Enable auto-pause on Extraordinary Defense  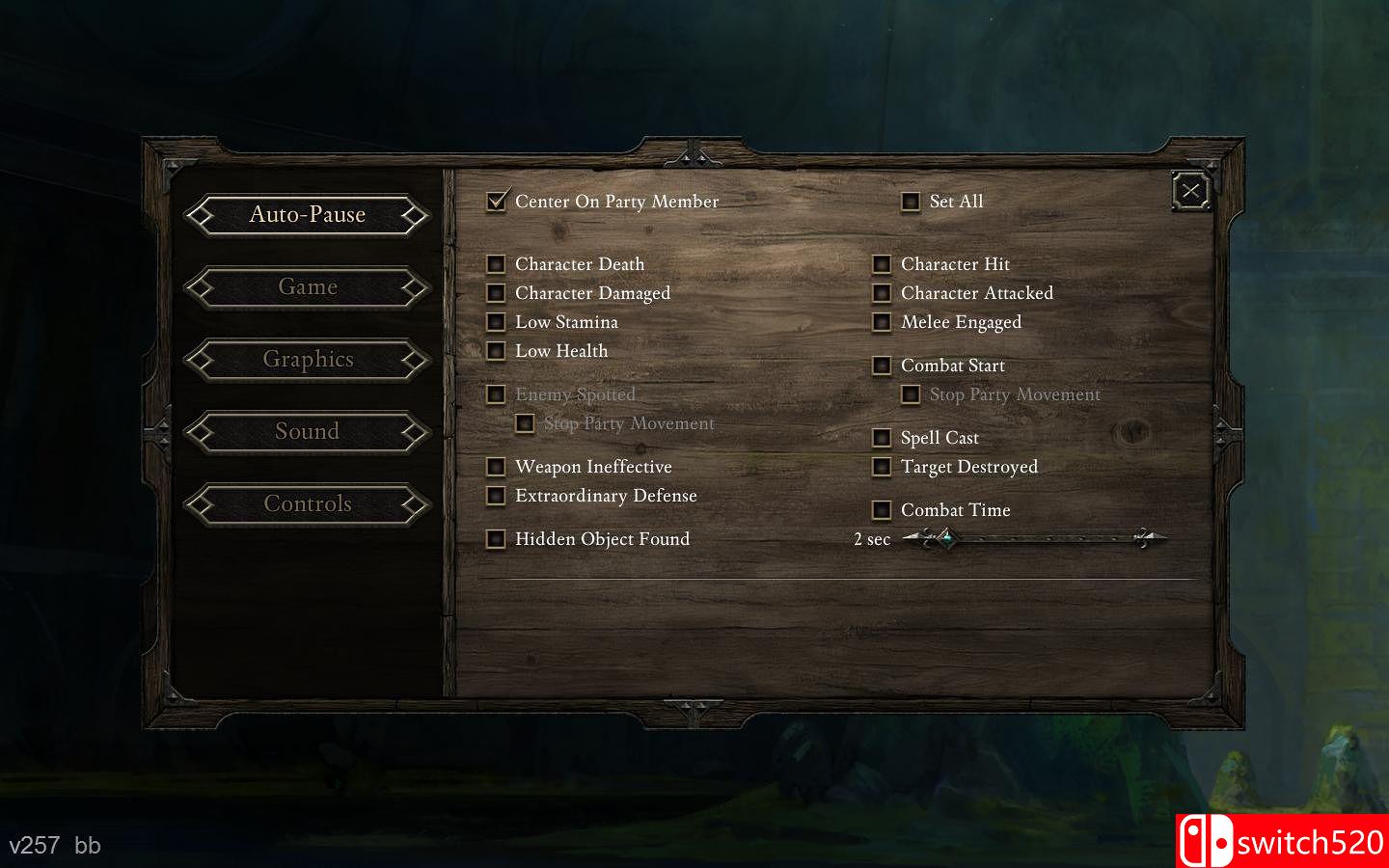pyautogui.click(x=497, y=496)
